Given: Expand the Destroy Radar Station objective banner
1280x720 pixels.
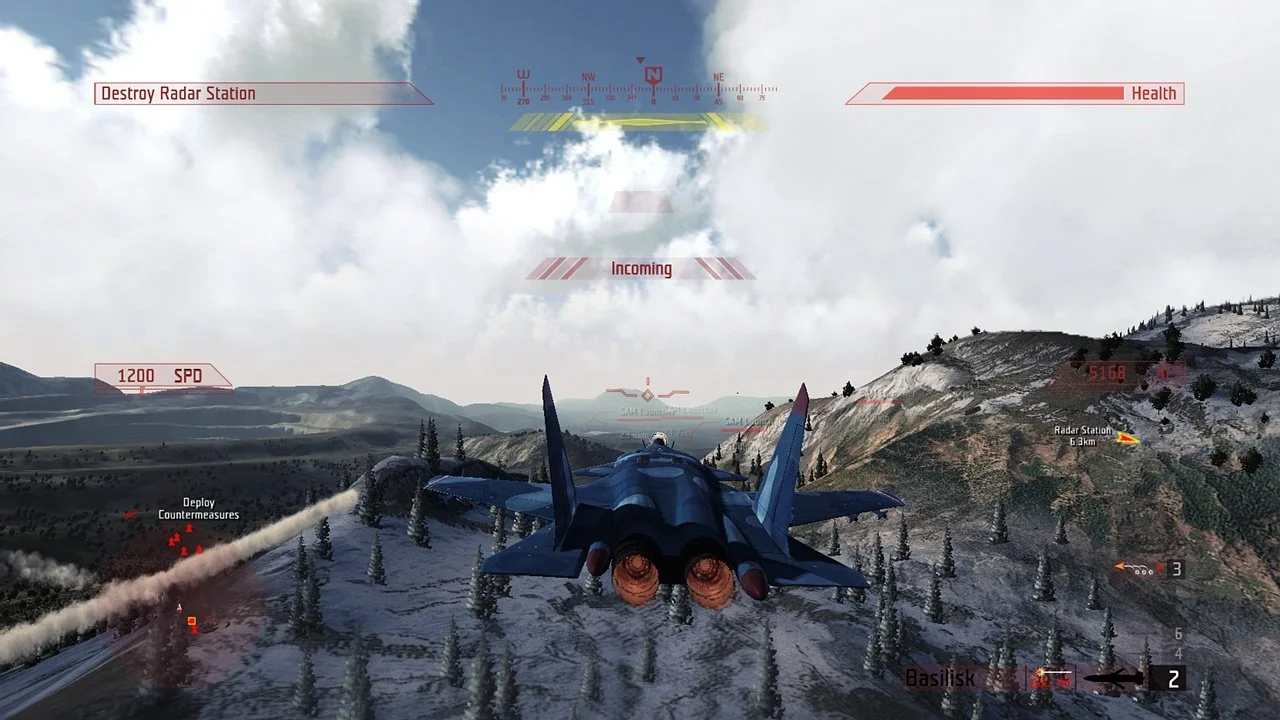Looking at the screenshot, I should (x=265, y=92).
